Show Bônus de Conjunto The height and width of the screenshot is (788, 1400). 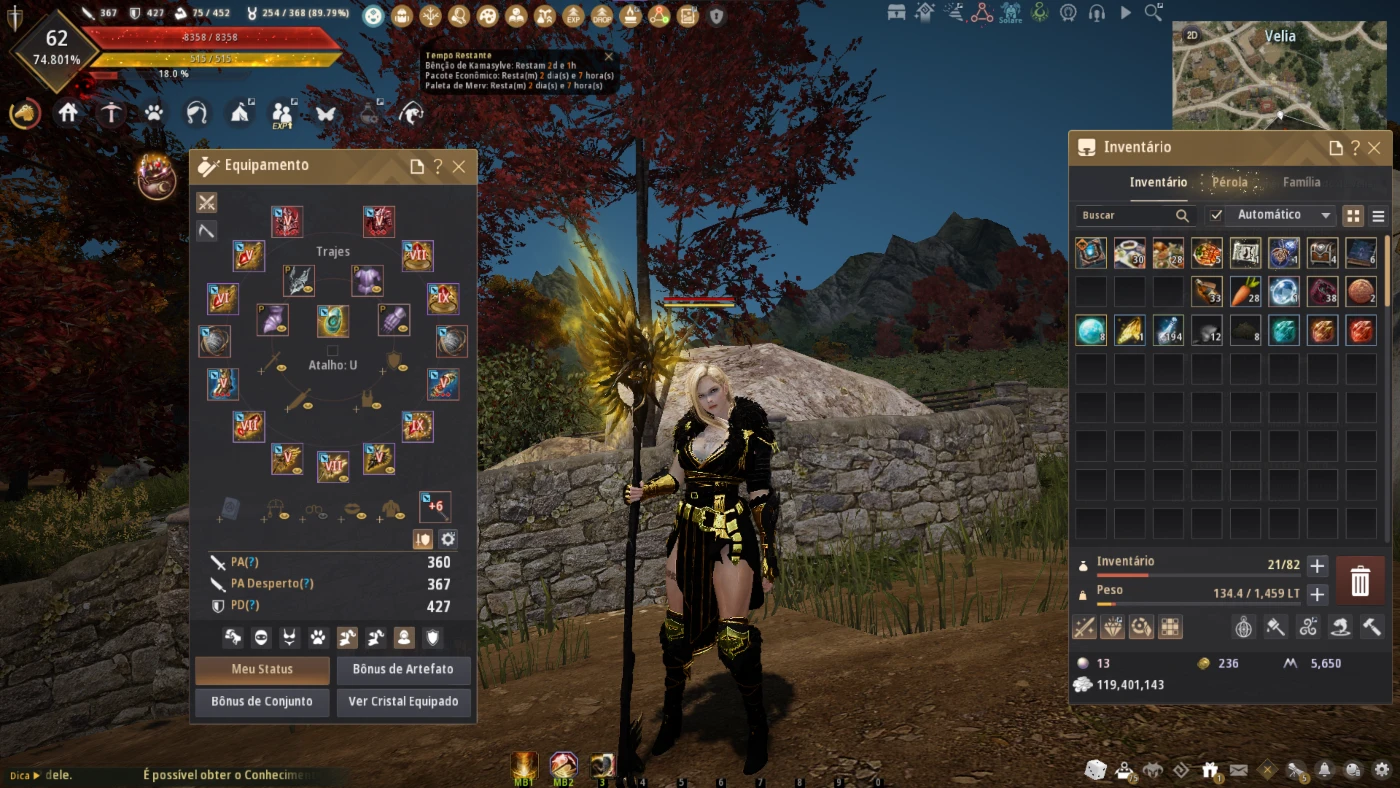click(x=262, y=701)
